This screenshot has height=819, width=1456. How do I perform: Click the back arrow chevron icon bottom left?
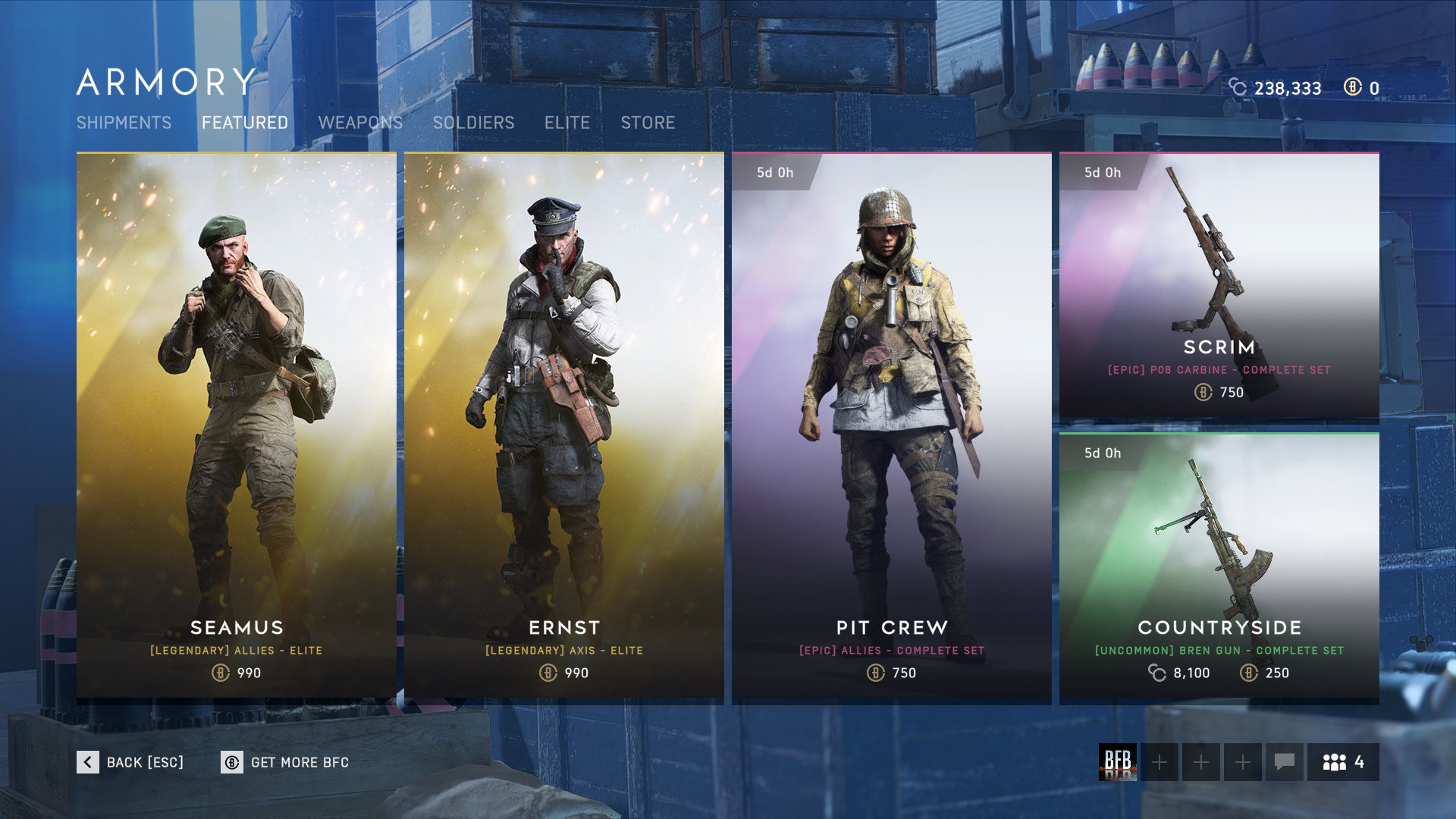87,762
